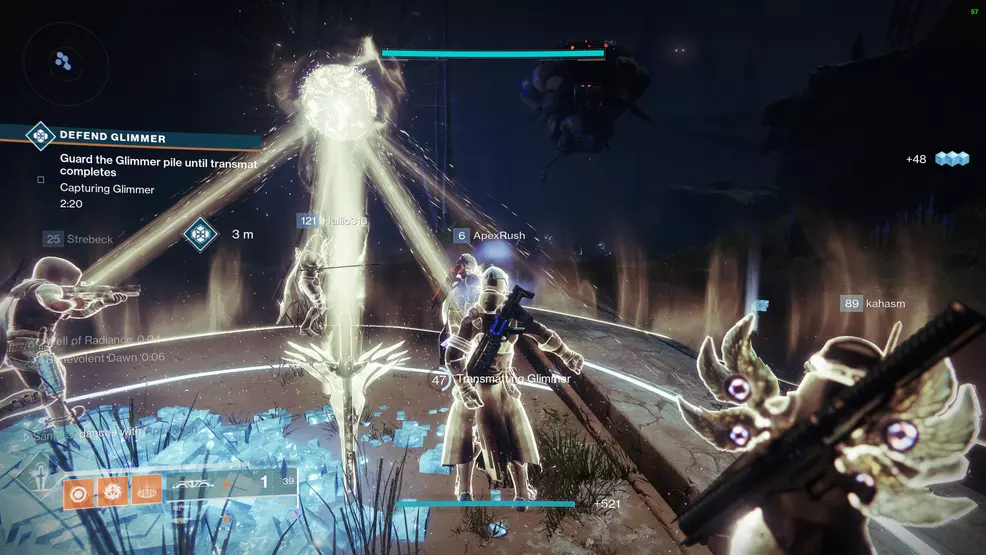
Task: Select the Glimmer waypoint diamond marker
Action: [x=200, y=235]
